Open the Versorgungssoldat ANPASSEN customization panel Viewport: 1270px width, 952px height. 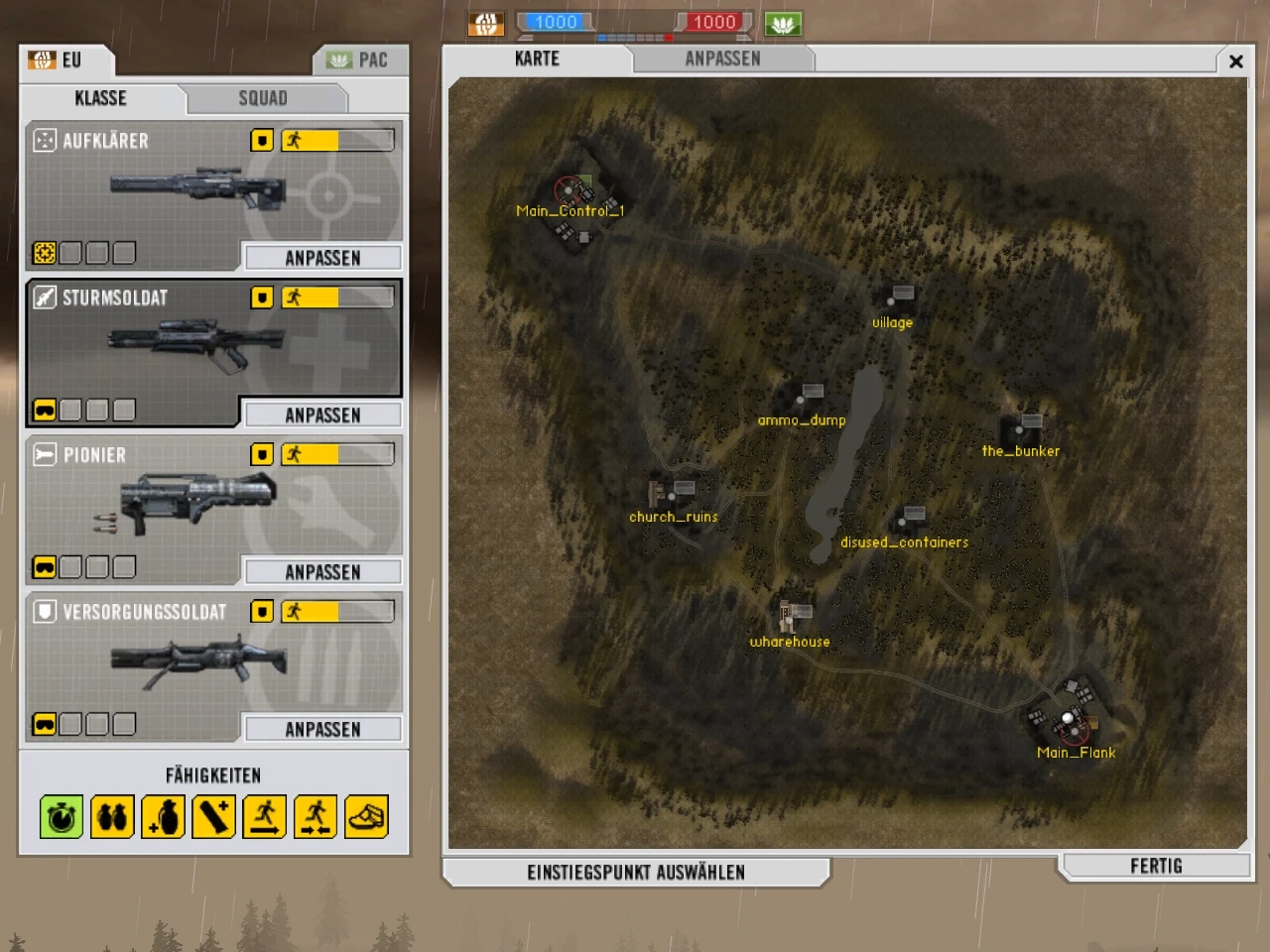point(322,729)
